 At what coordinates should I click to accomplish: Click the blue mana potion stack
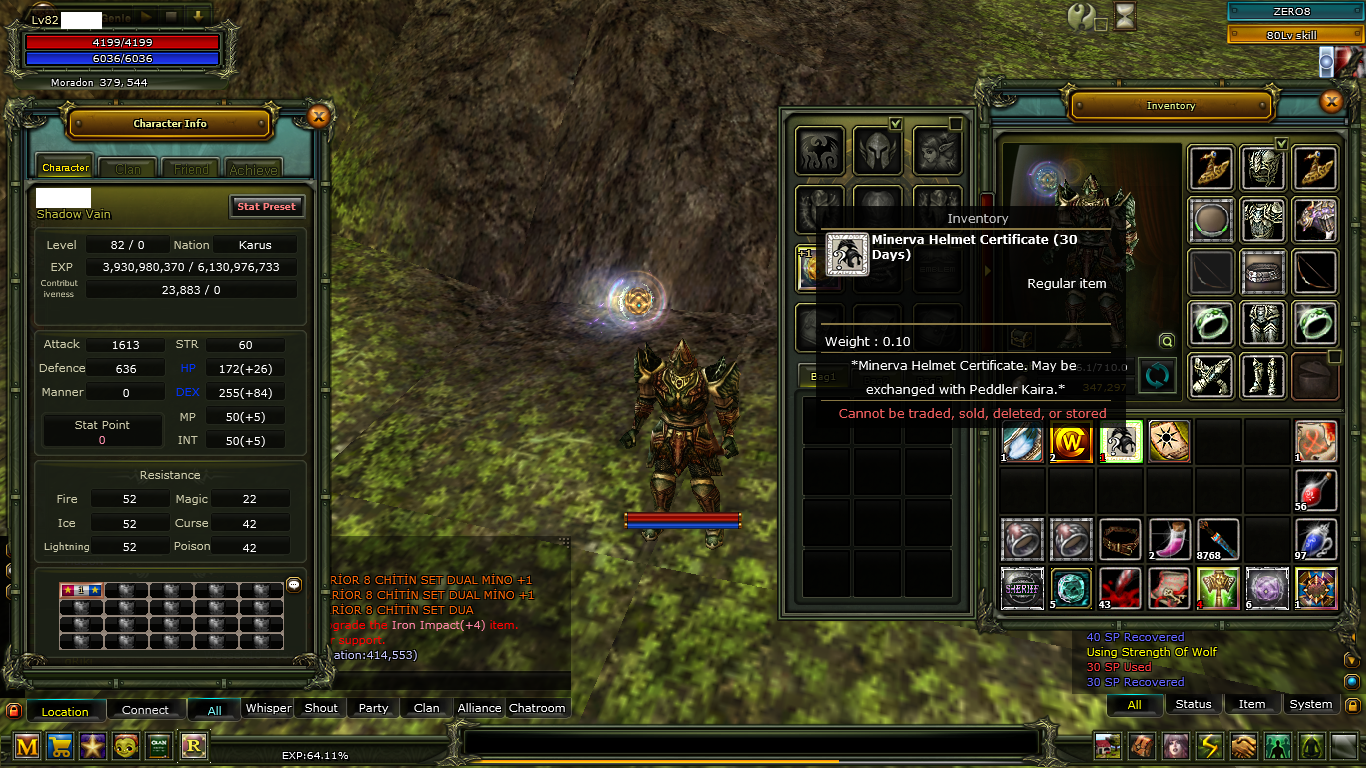(1316, 539)
